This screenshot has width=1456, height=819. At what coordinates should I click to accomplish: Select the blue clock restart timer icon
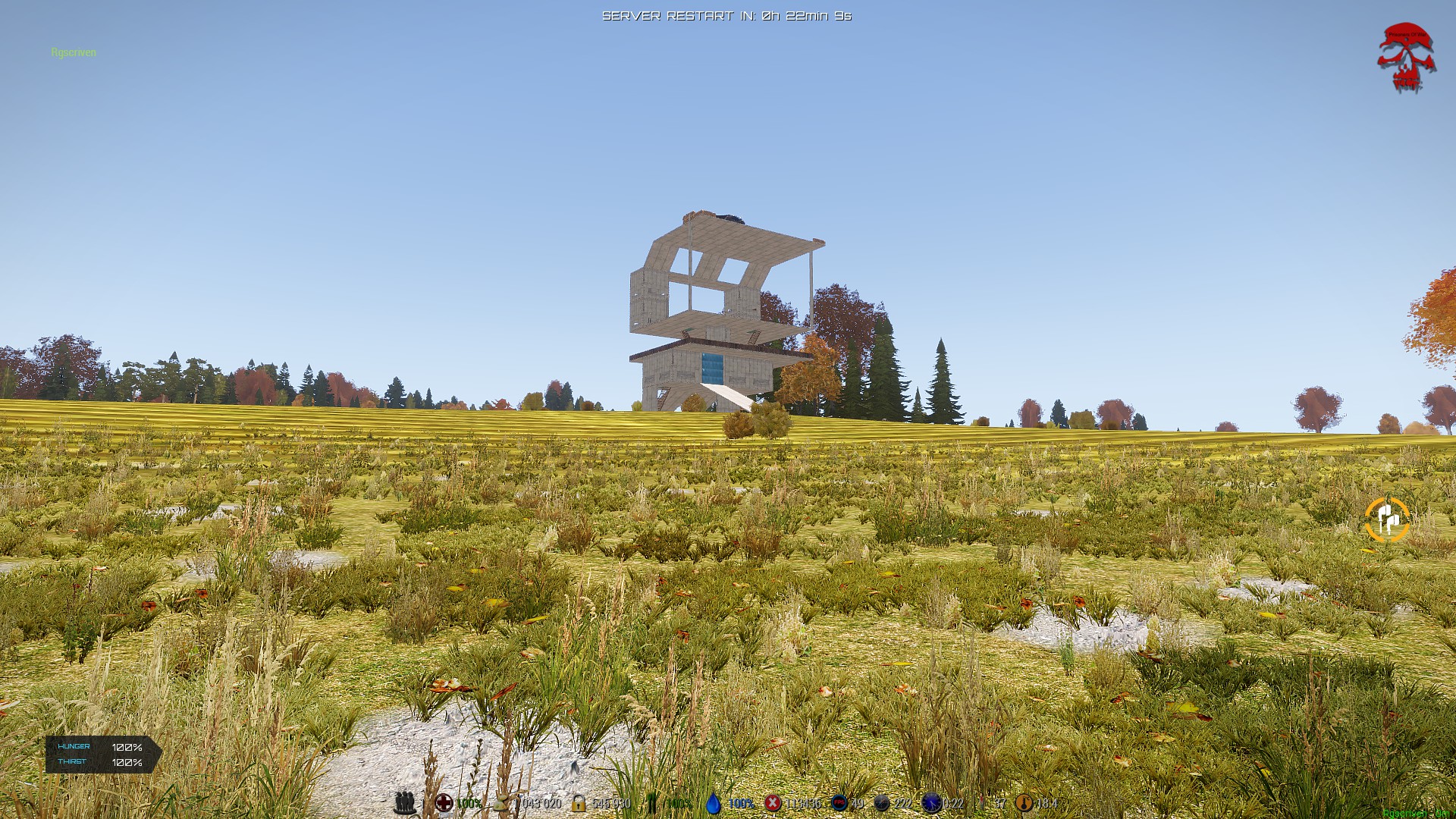point(931,802)
